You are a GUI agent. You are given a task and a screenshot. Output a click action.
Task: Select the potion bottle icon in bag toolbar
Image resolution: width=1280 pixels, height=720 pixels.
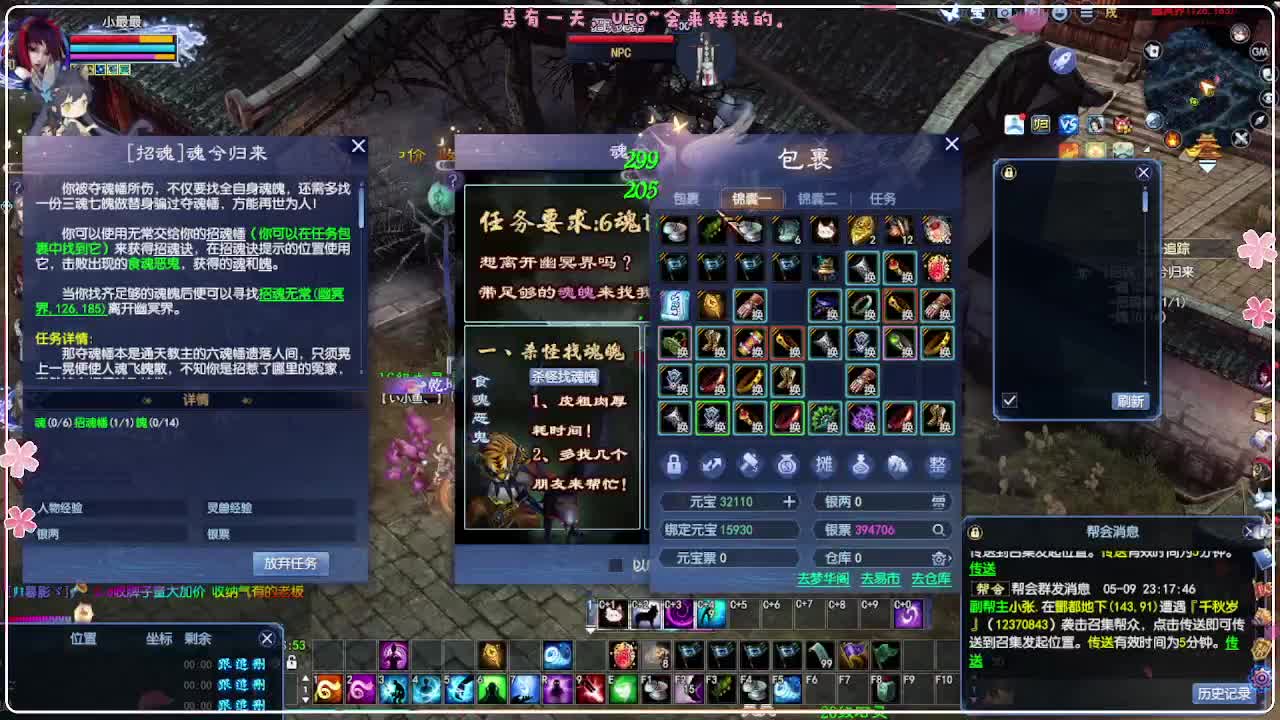click(859, 464)
